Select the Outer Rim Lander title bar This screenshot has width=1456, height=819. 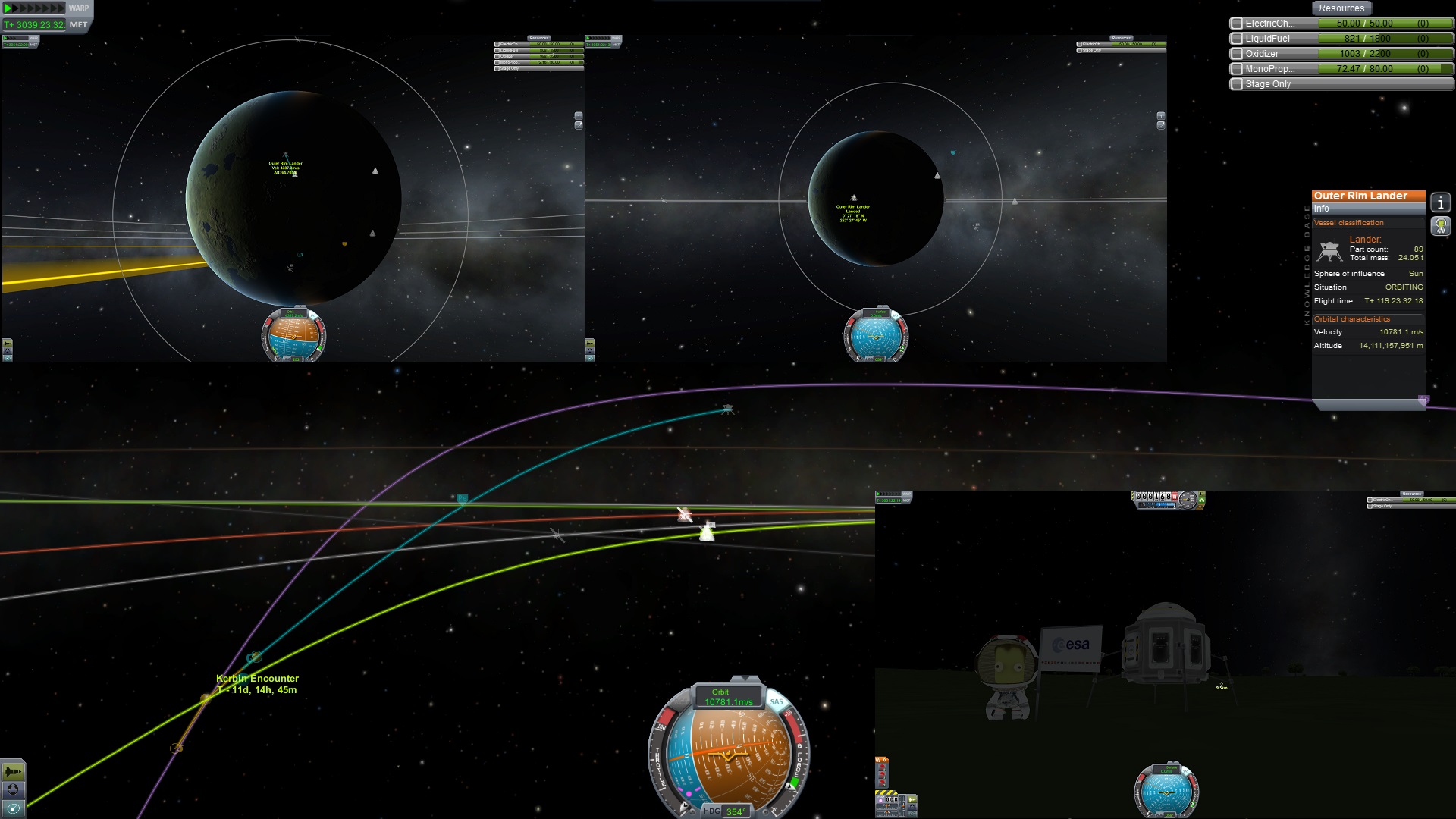click(1368, 196)
